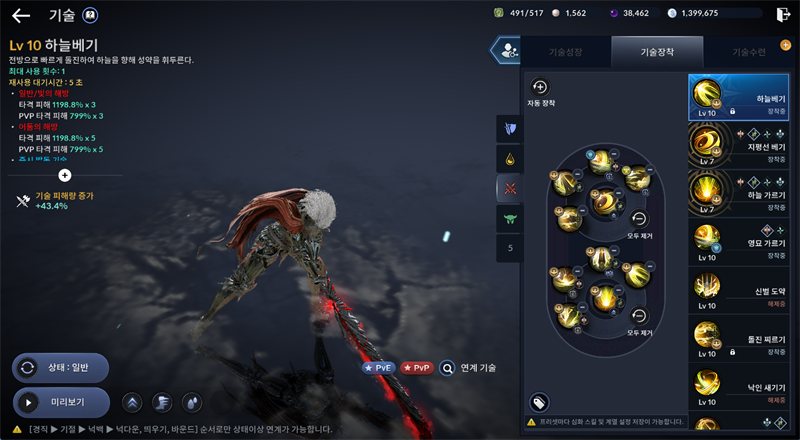The height and width of the screenshot is (440, 800).
Task: Open the preset tag icon button
Action: 539,402
